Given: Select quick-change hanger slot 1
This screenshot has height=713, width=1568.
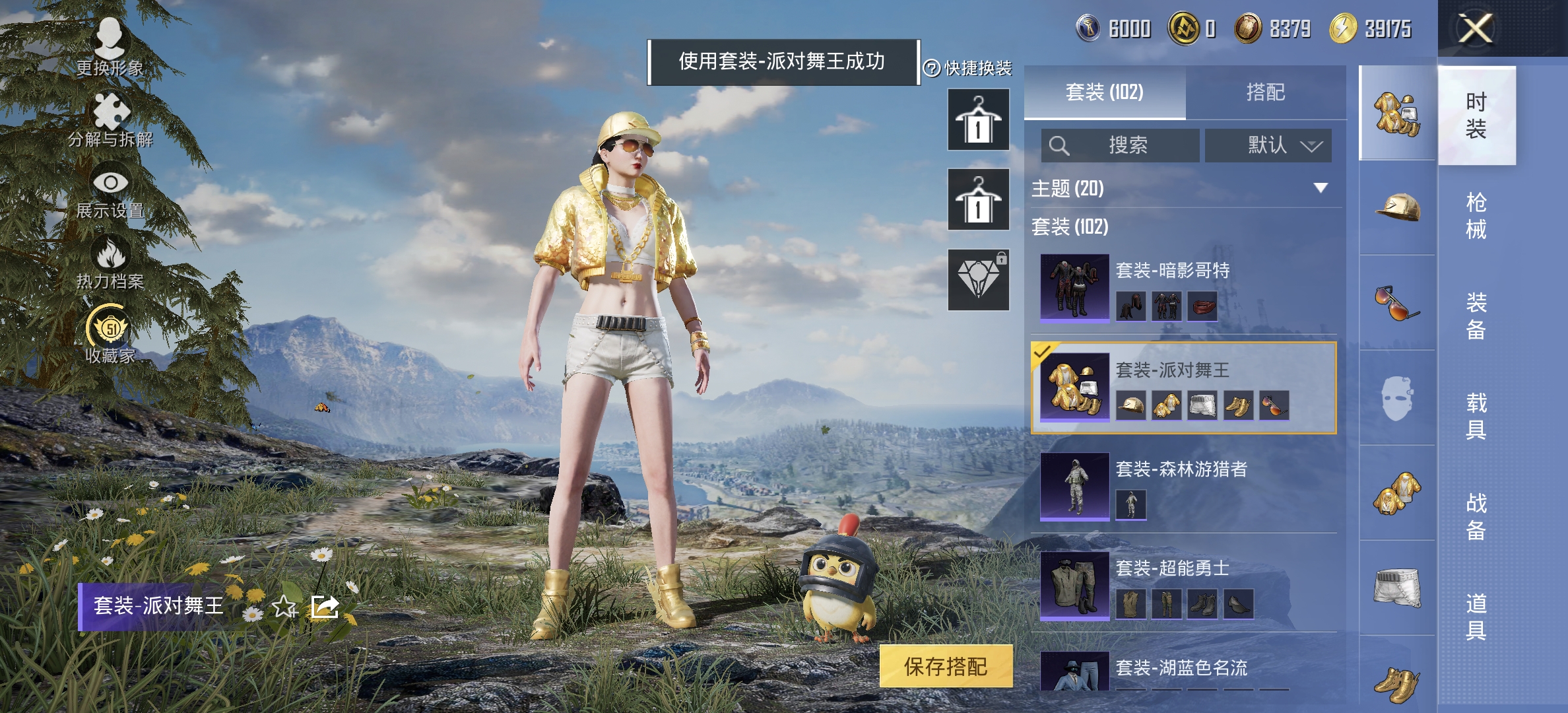Looking at the screenshot, I should [978, 119].
